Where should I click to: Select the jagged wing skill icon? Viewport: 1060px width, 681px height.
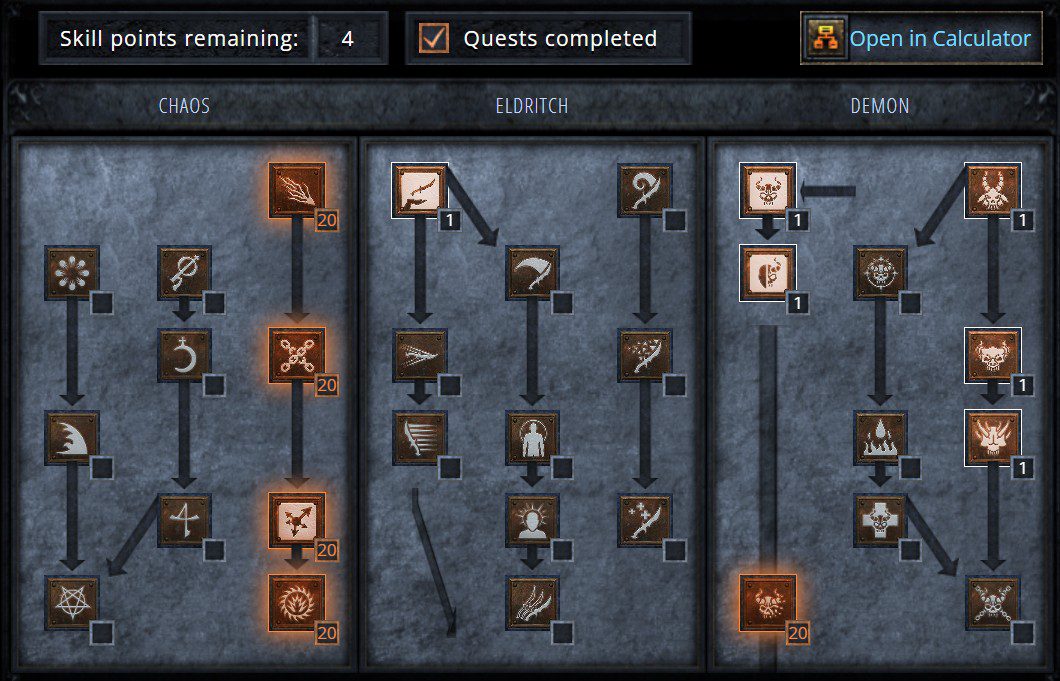click(x=72, y=438)
